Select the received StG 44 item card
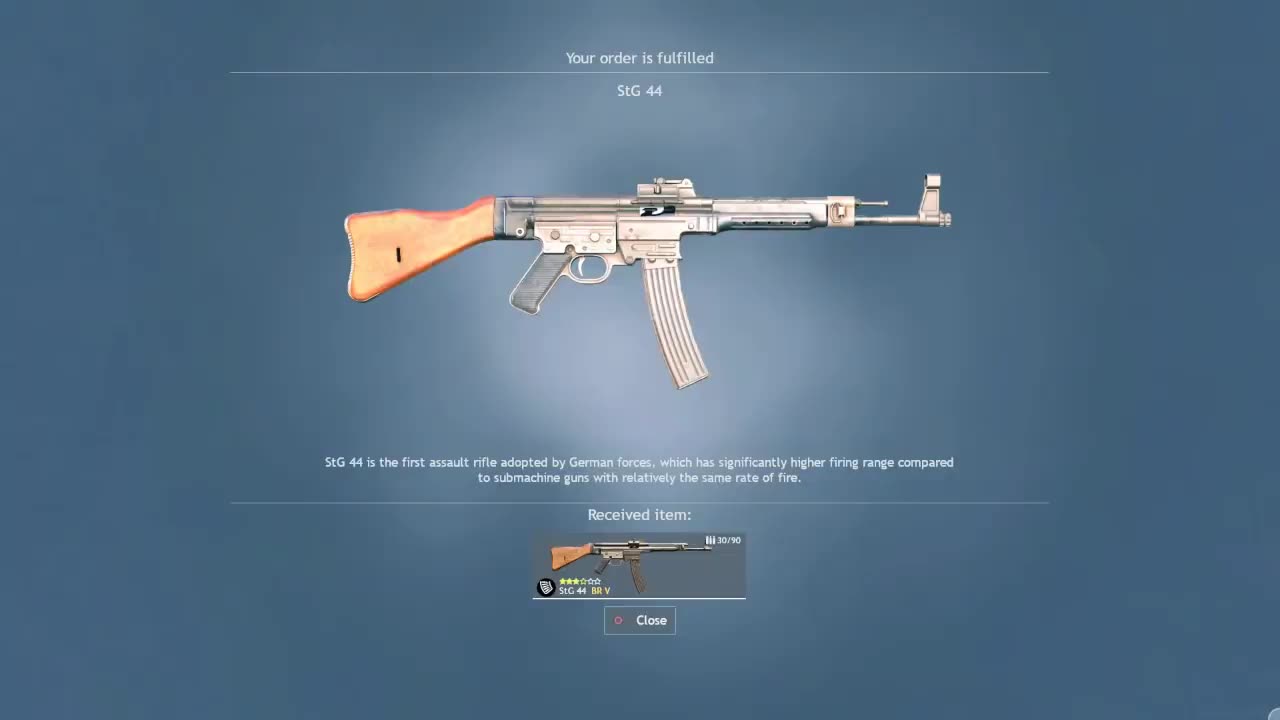The height and width of the screenshot is (720, 1280). point(639,565)
